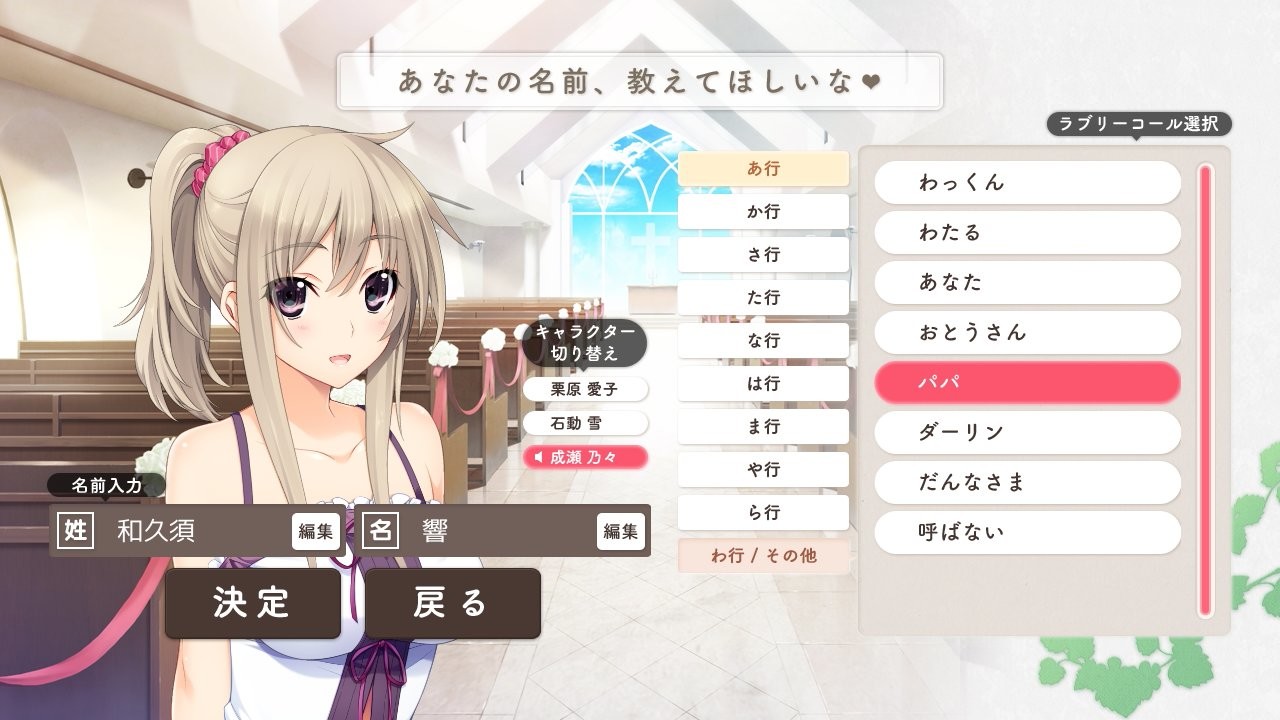The width and height of the screenshot is (1280, 720).
Task: Open the ら行 kana row
Action: click(x=763, y=512)
